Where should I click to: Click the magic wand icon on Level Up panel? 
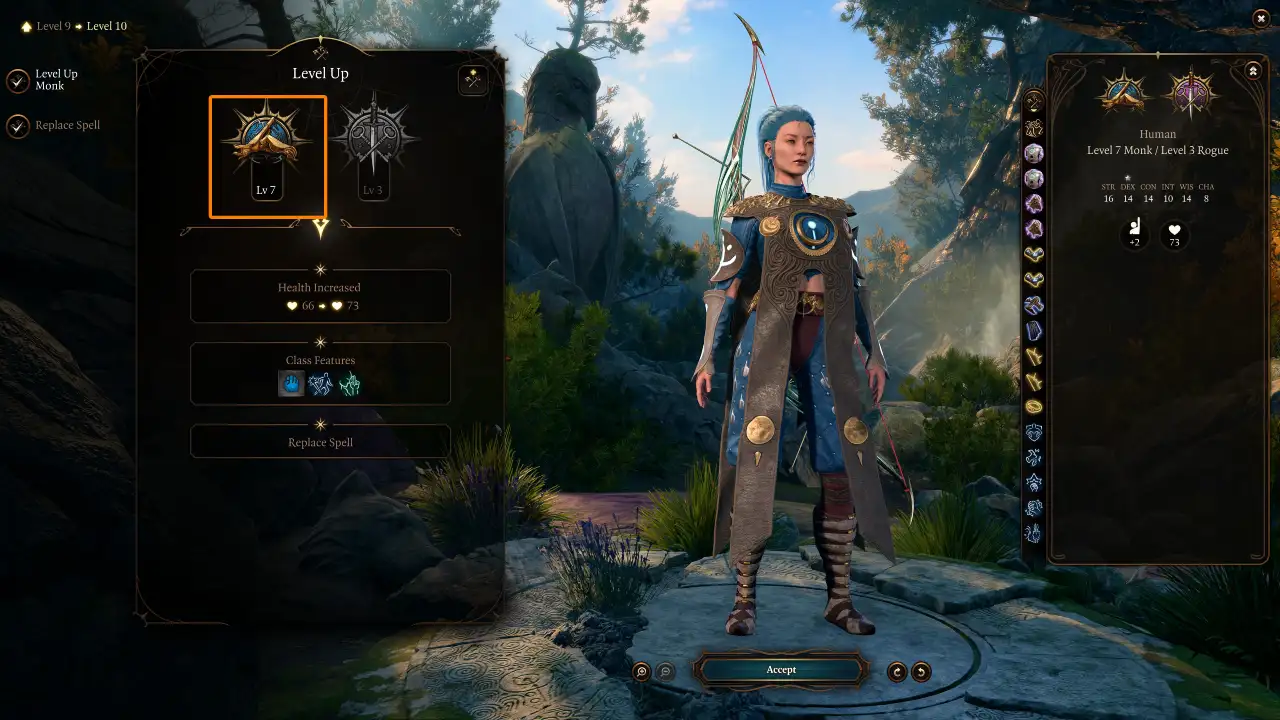click(472, 80)
